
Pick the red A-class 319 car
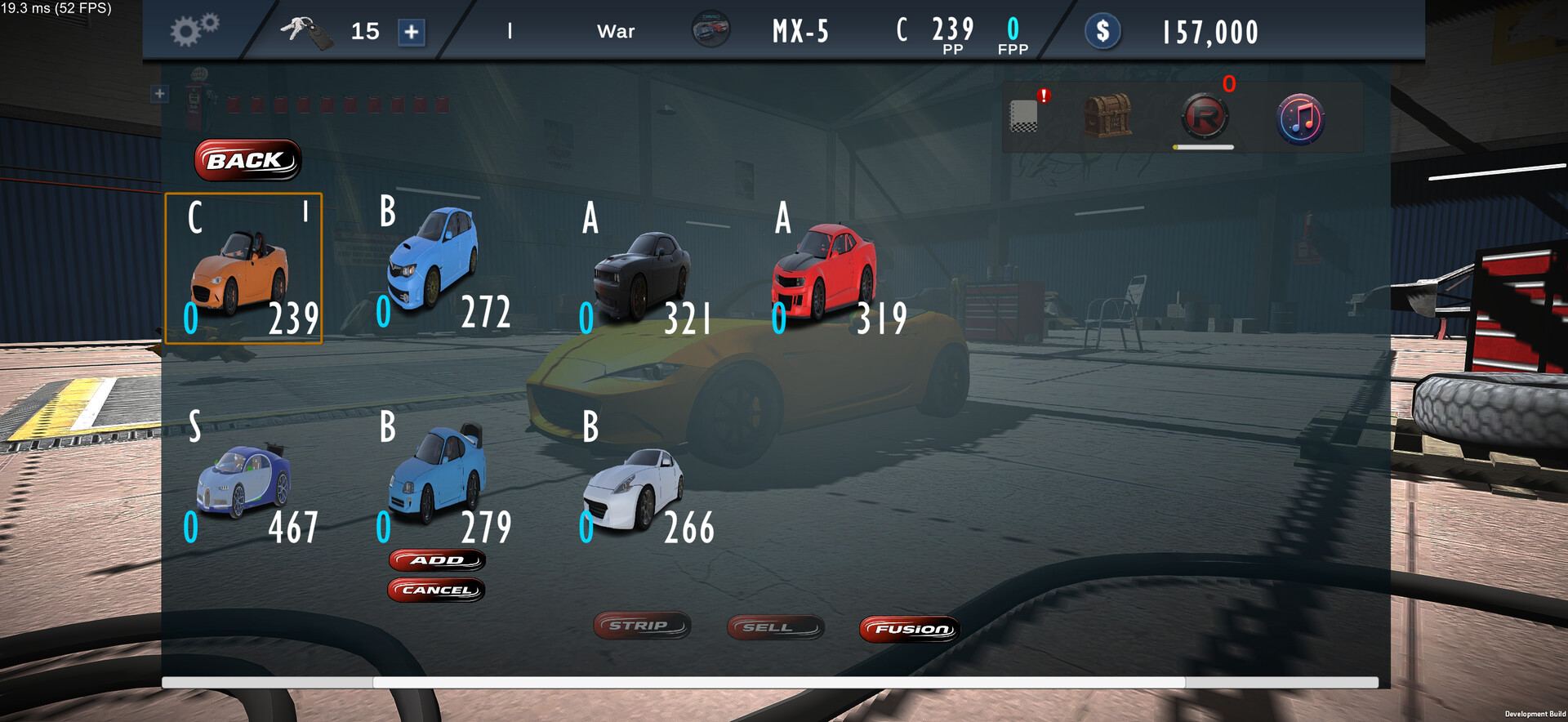[826, 274]
